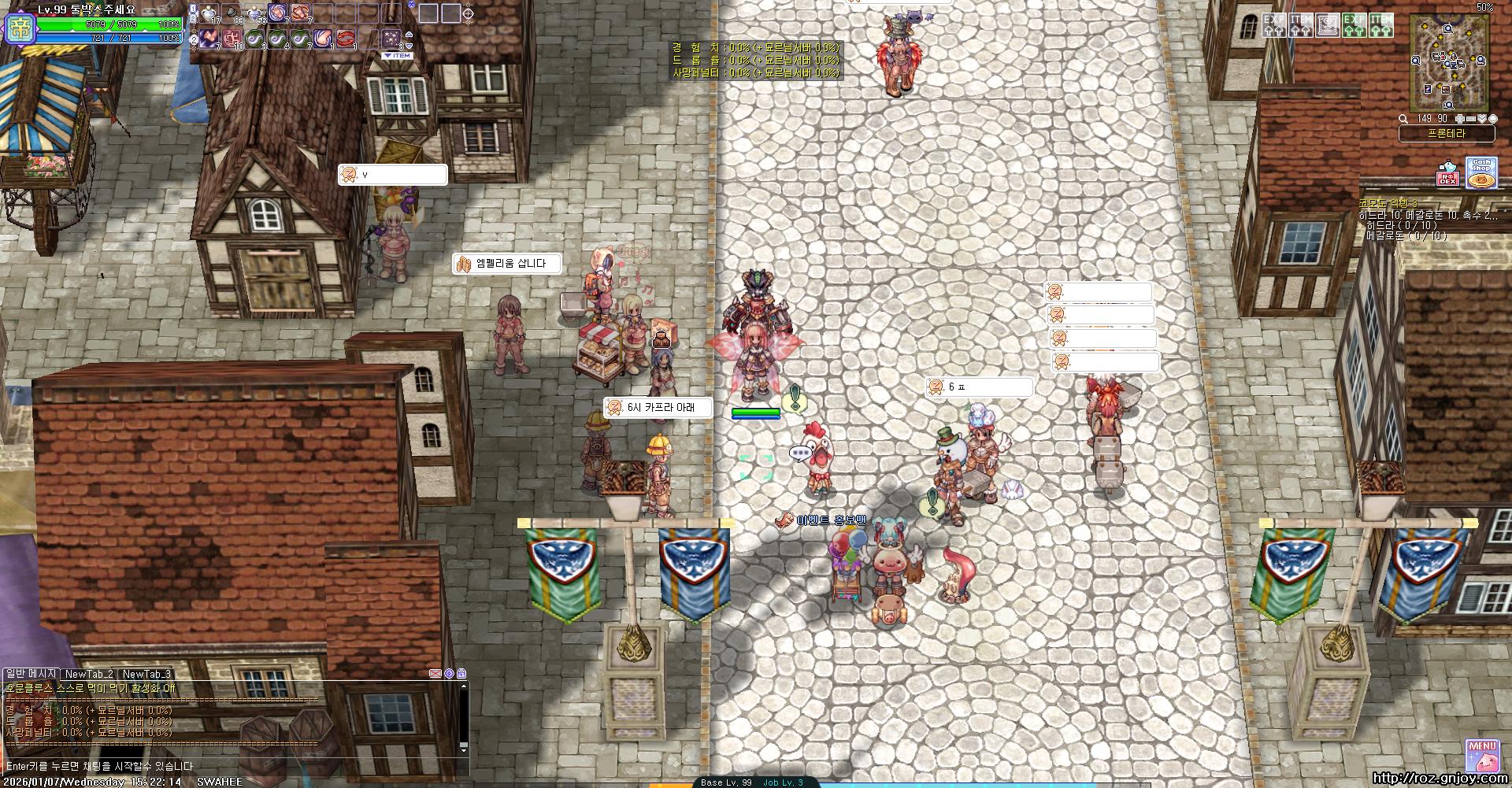1512x788 pixels.
Task: Use the red swap arrows skill
Action: pos(346,38)
